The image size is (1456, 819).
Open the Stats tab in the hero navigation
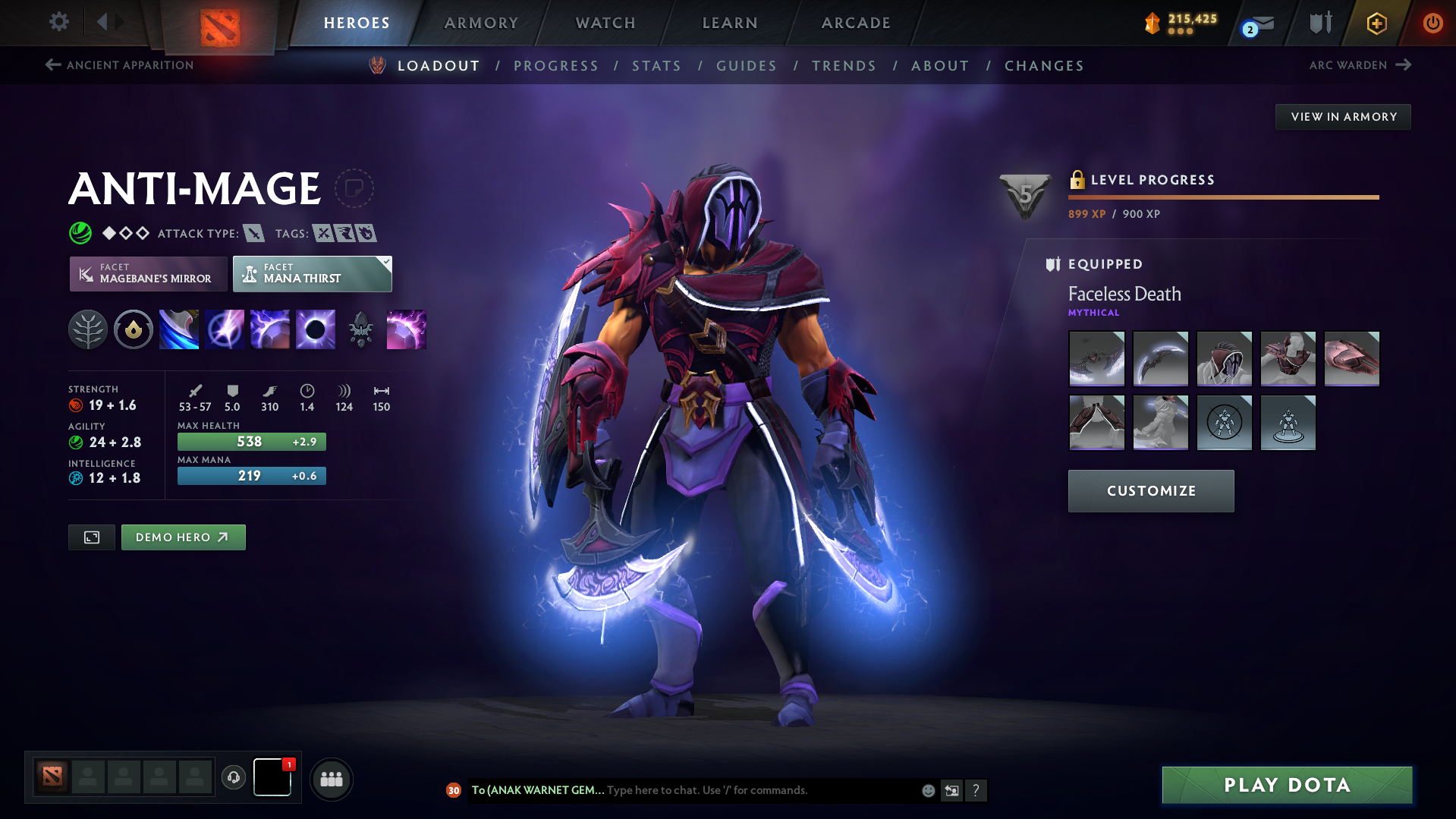pos(656,66)
